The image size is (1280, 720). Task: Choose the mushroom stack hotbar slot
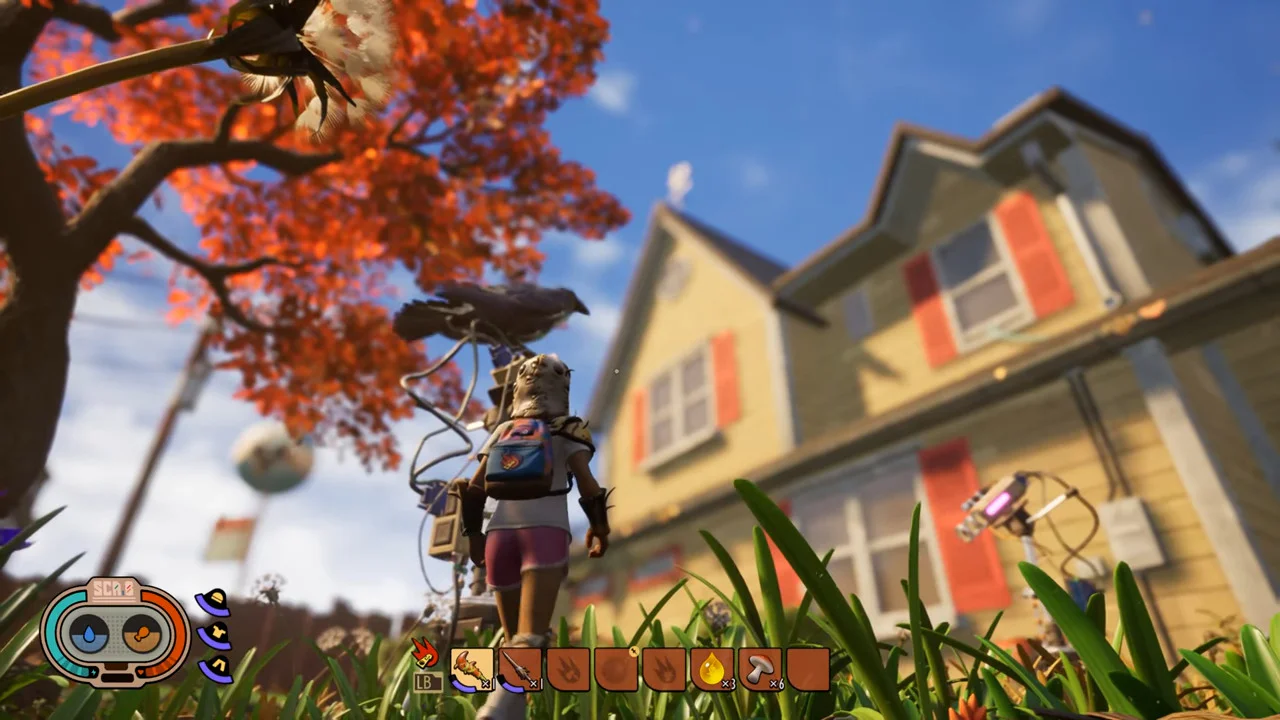tap(760, 669)
